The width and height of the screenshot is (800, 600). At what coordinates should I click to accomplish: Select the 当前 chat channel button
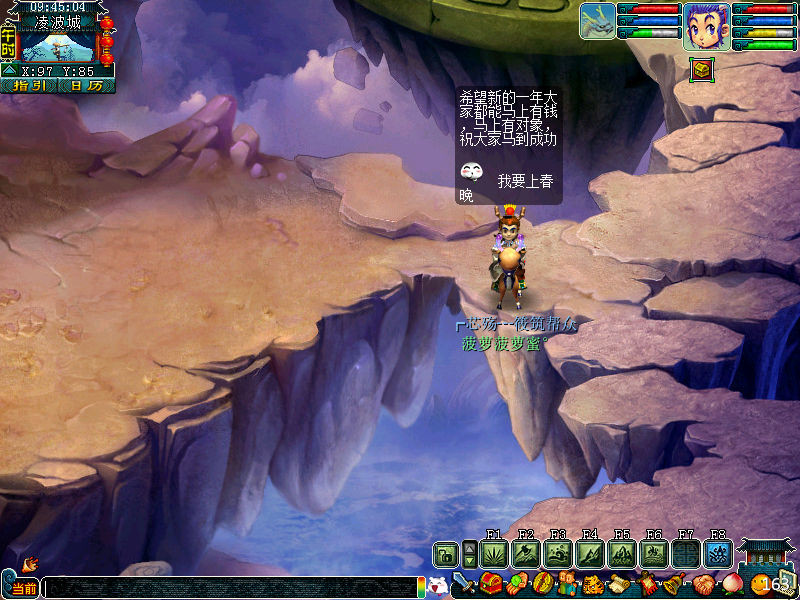click(x=22, y=588)
